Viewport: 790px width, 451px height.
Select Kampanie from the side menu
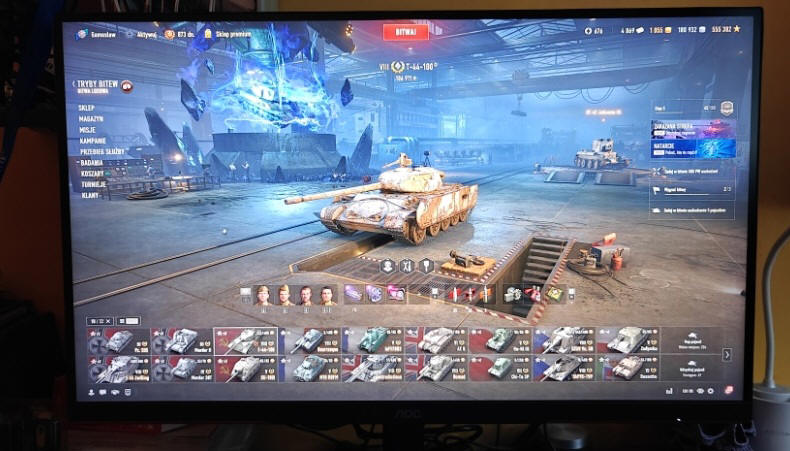(91, 140)
